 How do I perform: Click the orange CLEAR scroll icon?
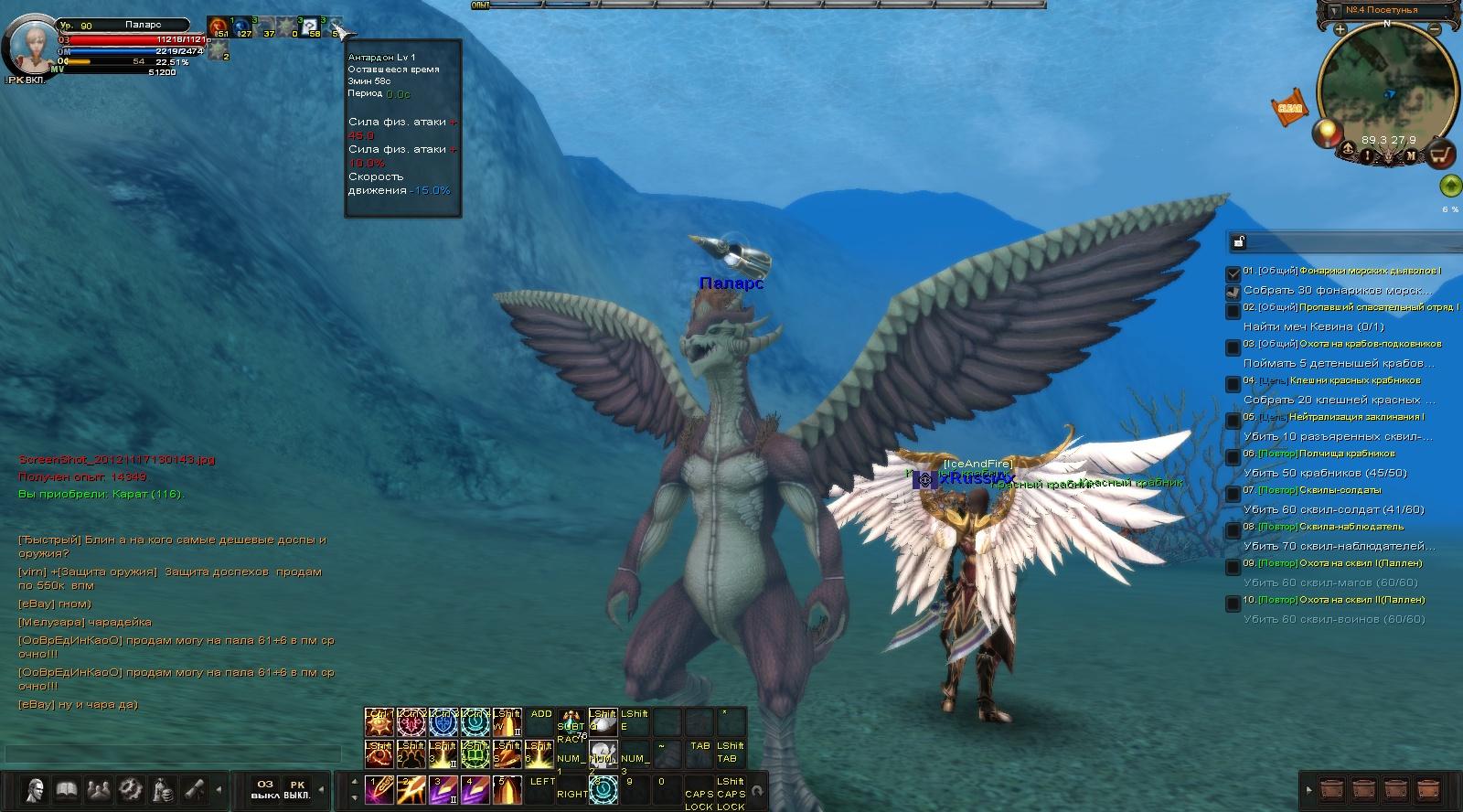(1289, 108)
